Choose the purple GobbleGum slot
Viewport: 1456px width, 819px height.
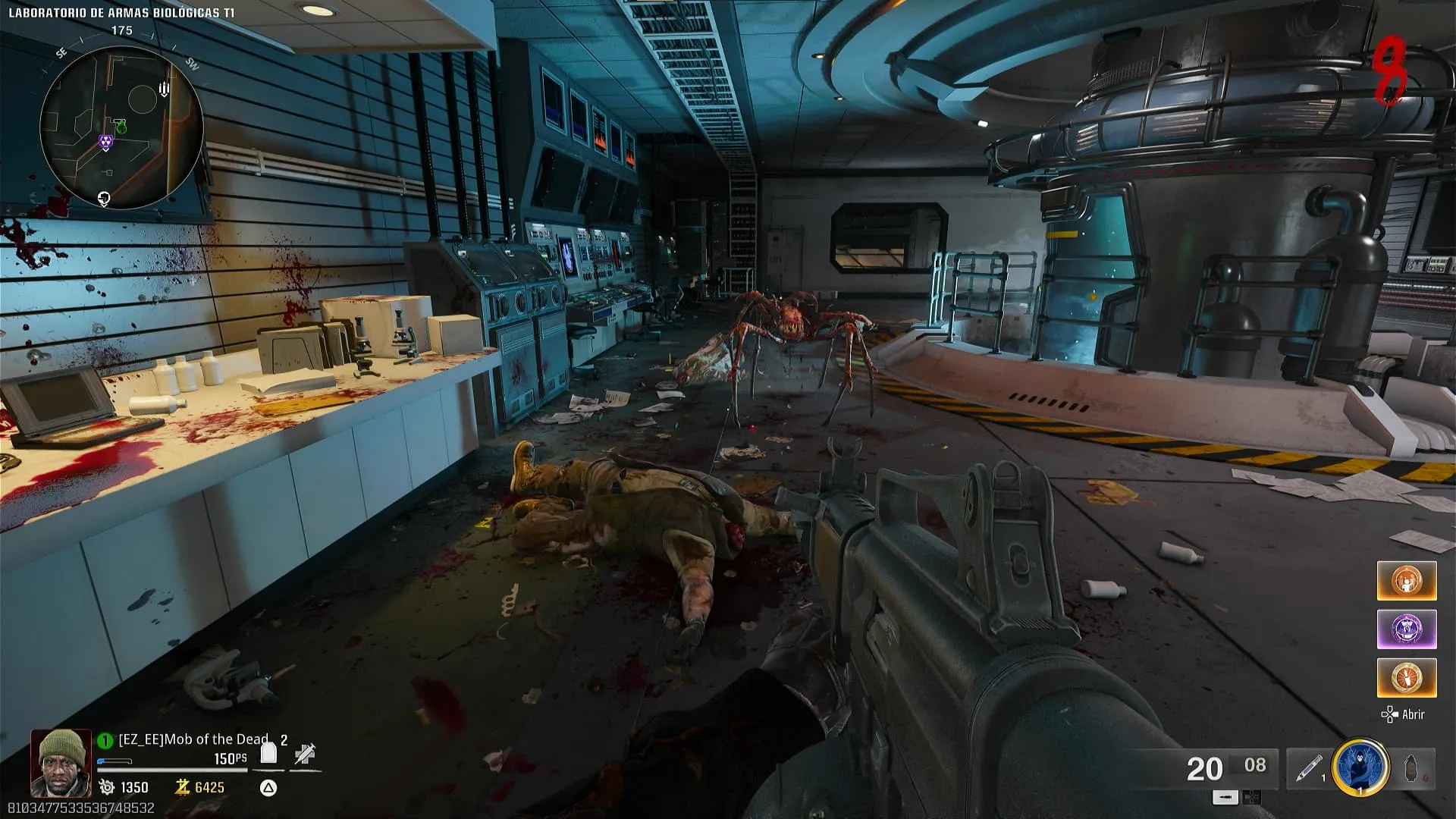(x=1406, y=629)
